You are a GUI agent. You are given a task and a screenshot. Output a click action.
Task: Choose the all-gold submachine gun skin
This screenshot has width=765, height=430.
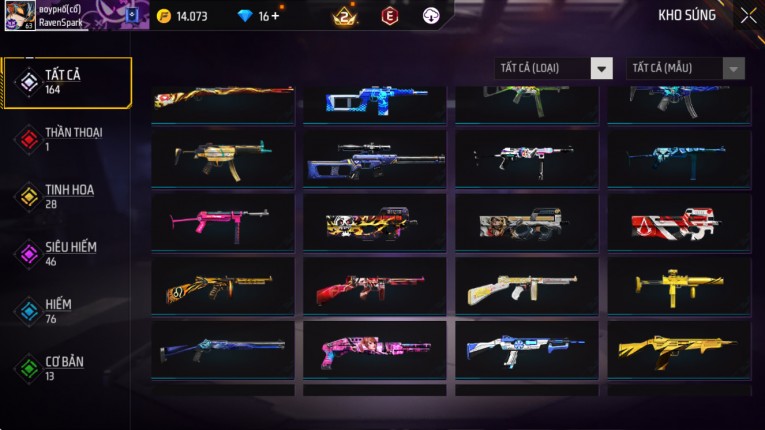tap(679, 285)
